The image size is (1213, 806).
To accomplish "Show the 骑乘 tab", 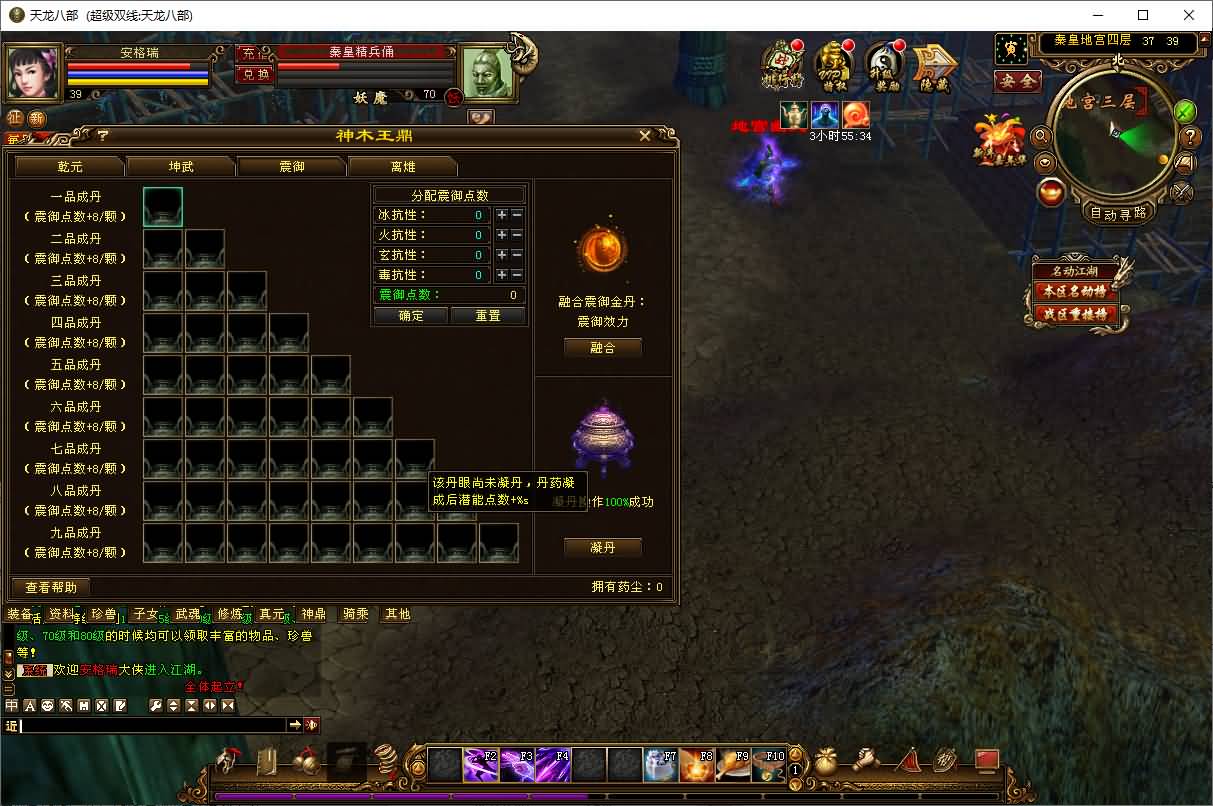I will point(356,614).
